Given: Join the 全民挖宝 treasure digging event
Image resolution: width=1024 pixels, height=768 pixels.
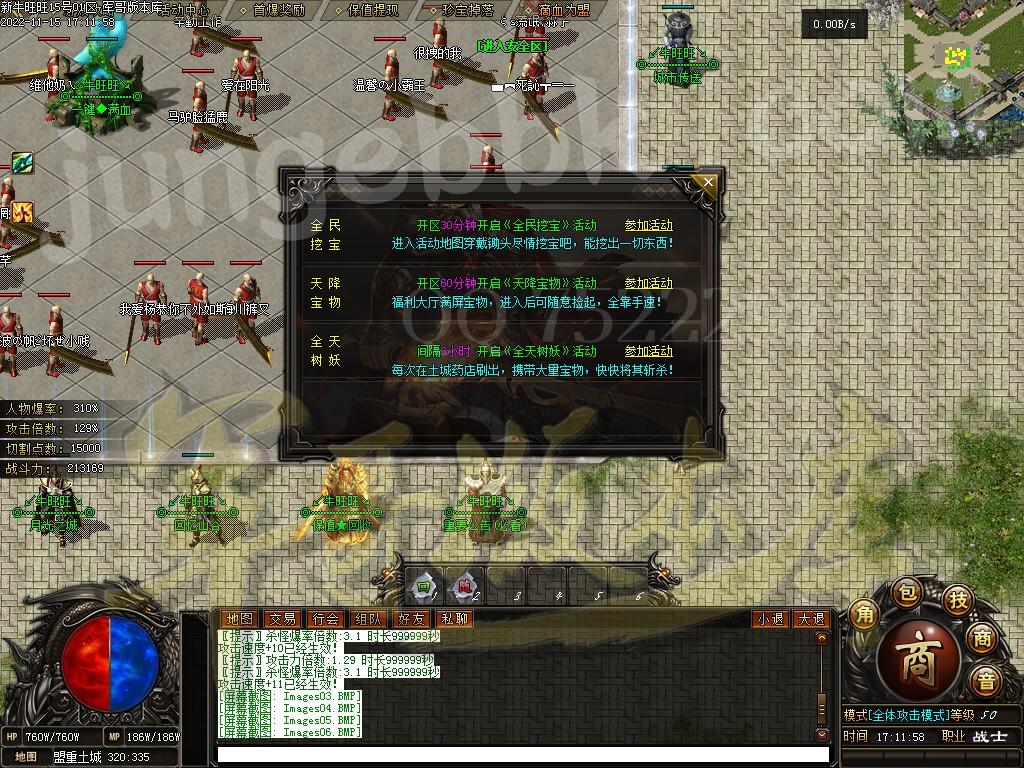Looking at the screenshot, I should 648,226.
